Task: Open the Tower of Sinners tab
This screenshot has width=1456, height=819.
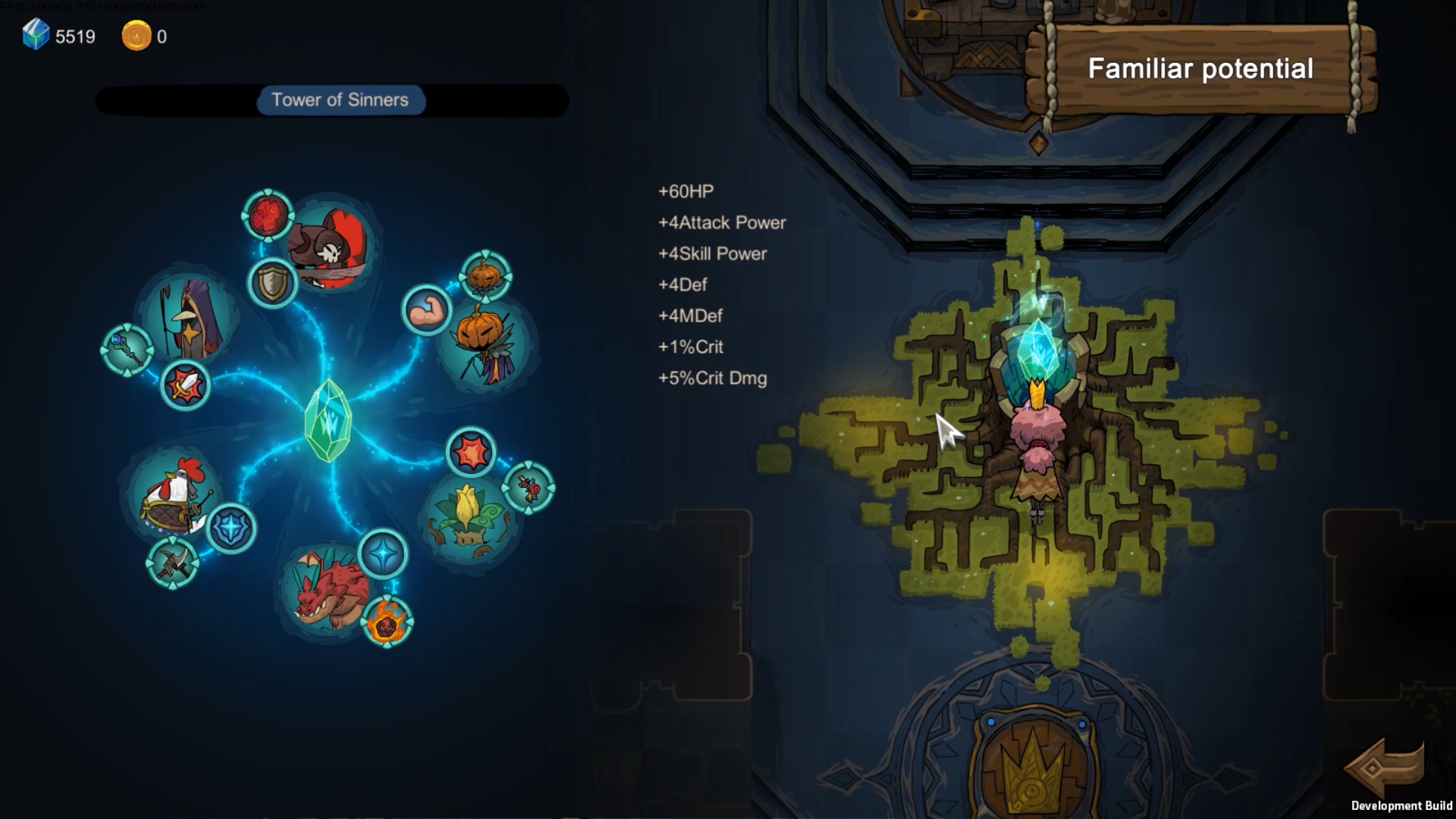Action: (x=340, y=100)
